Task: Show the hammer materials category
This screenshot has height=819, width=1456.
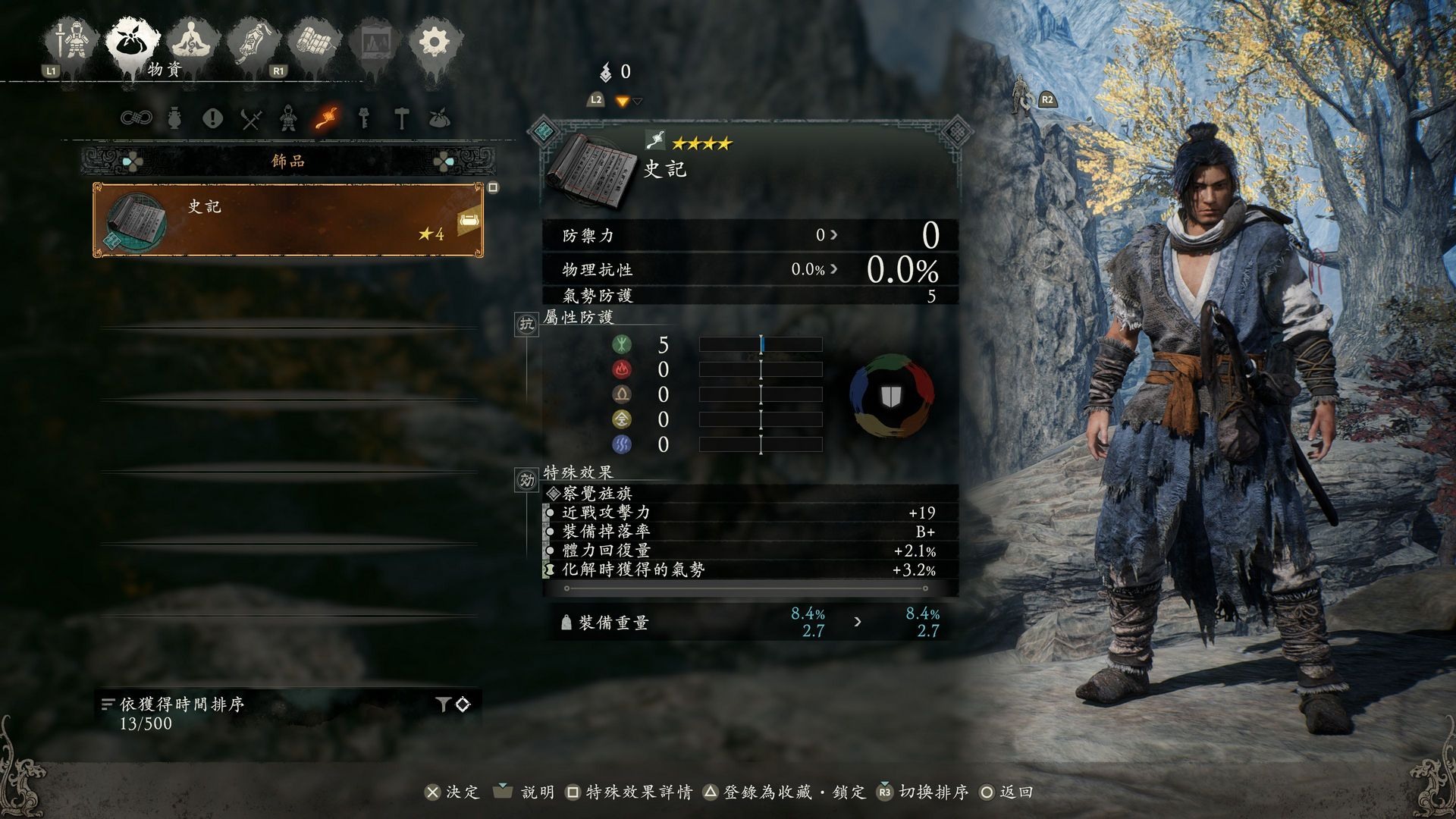Action: pyautogui.click(x=402, y=118)
